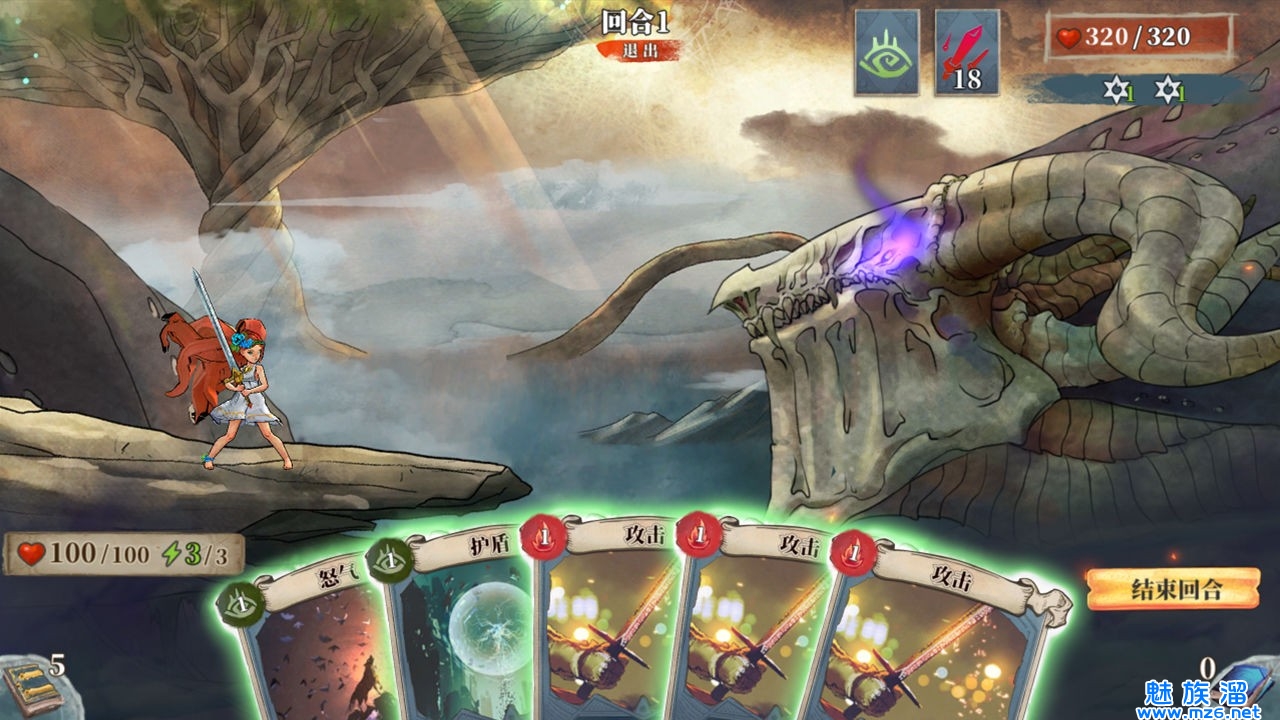Open the draw pile book icon
Screen dimensions: 1280x720
[28, 688]
